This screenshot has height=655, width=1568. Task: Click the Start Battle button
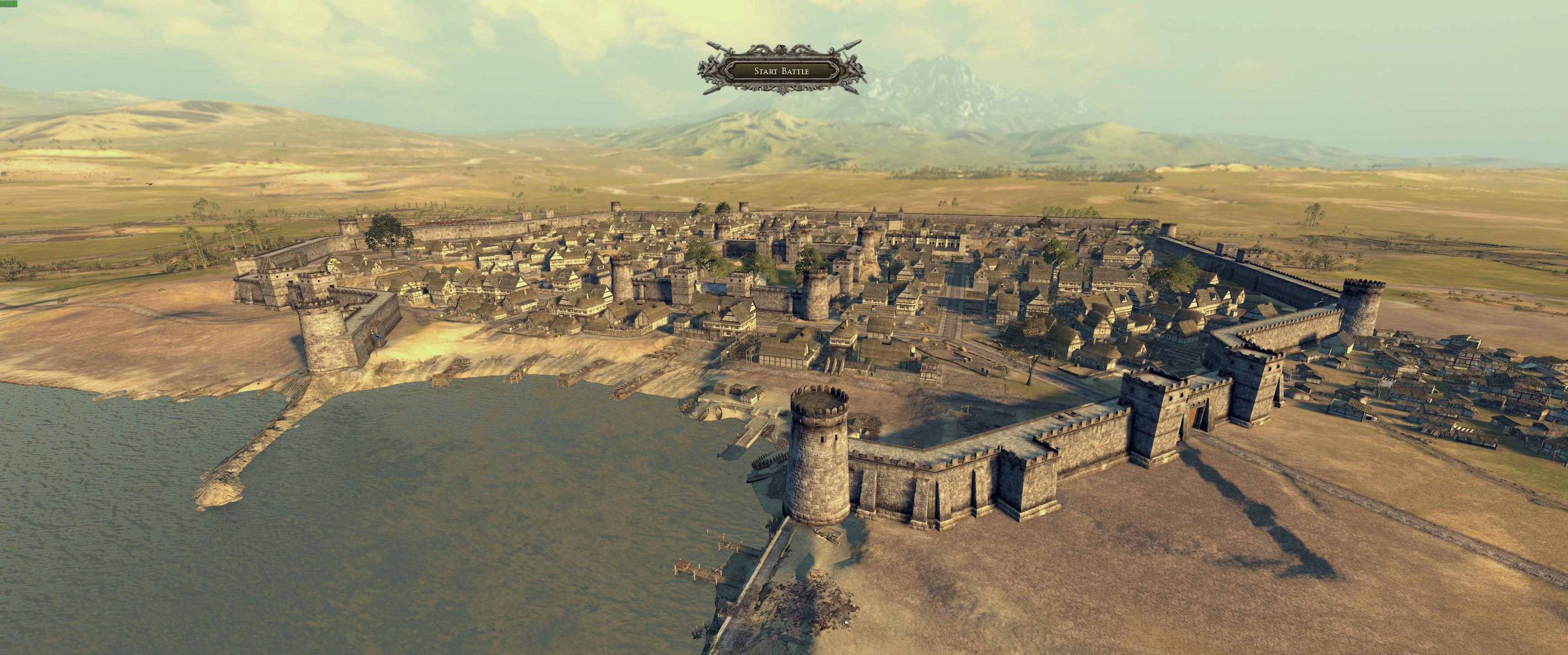(x=781, y=71)
